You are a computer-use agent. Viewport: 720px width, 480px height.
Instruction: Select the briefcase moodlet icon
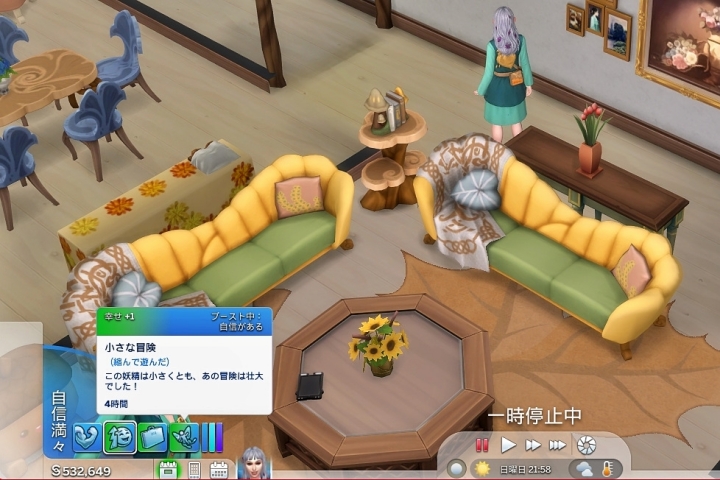pos(152,436)
